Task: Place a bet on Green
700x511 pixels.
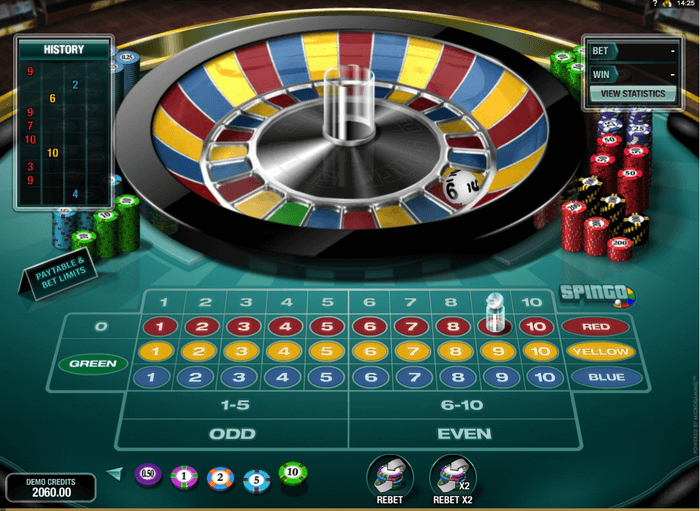Action: (92, 364)
